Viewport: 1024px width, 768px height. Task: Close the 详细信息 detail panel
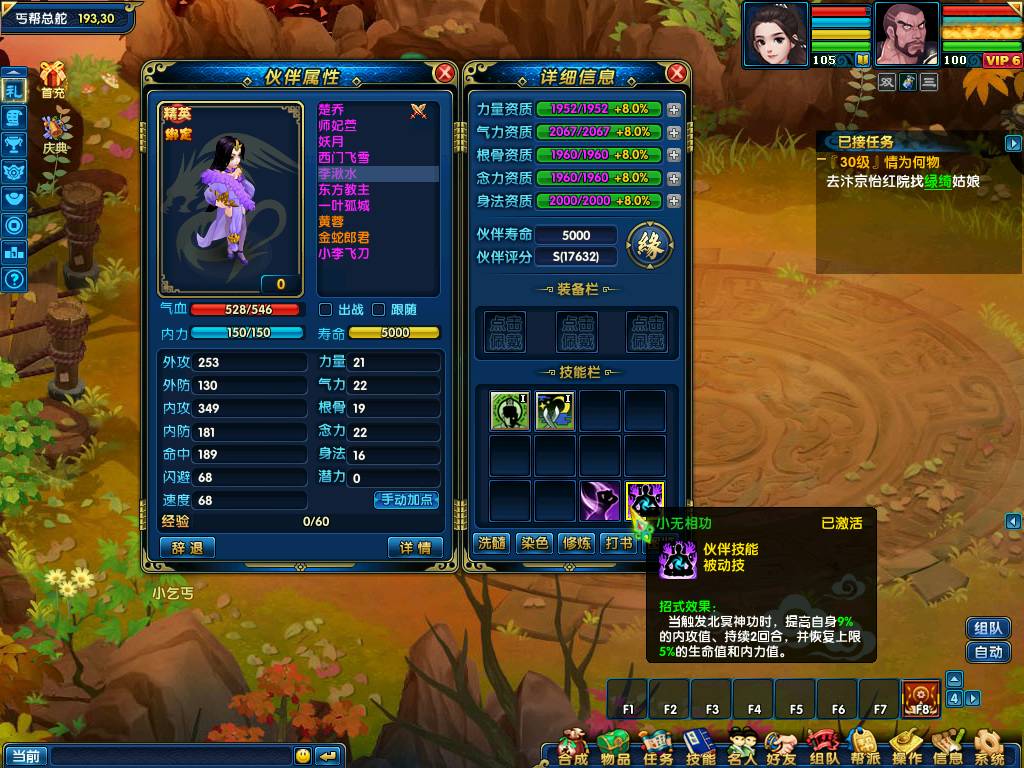[x=677, y=73]
